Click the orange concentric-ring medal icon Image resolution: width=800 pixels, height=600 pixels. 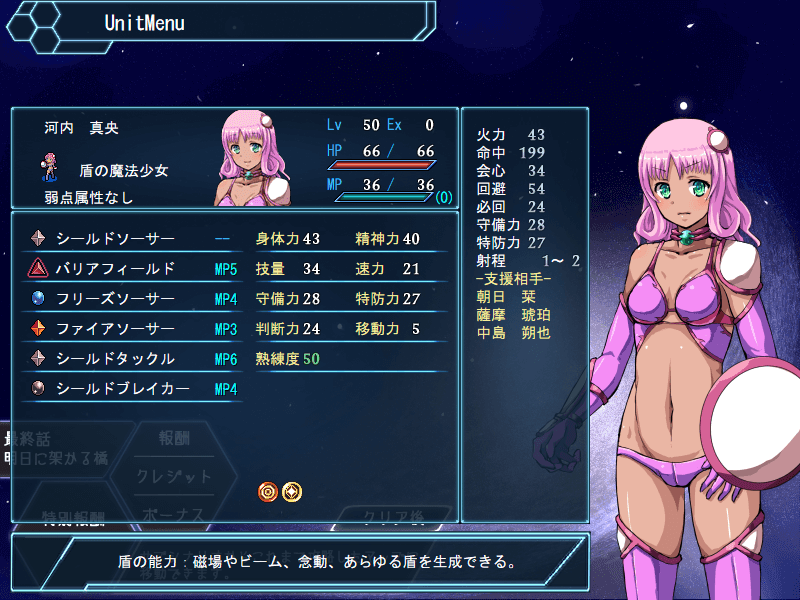point(268,491)
